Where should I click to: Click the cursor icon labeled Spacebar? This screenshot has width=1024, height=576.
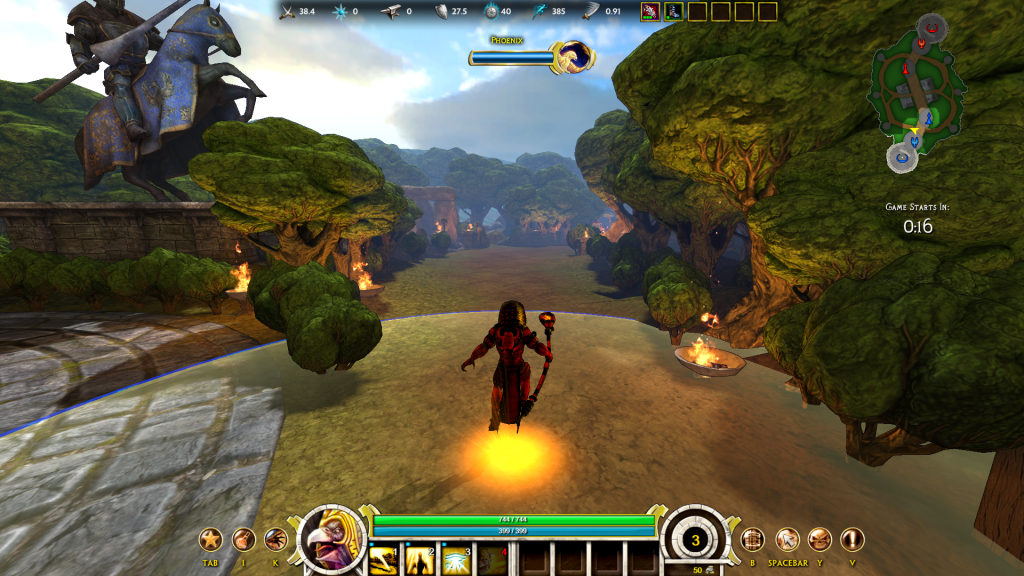tap(787, 540)
